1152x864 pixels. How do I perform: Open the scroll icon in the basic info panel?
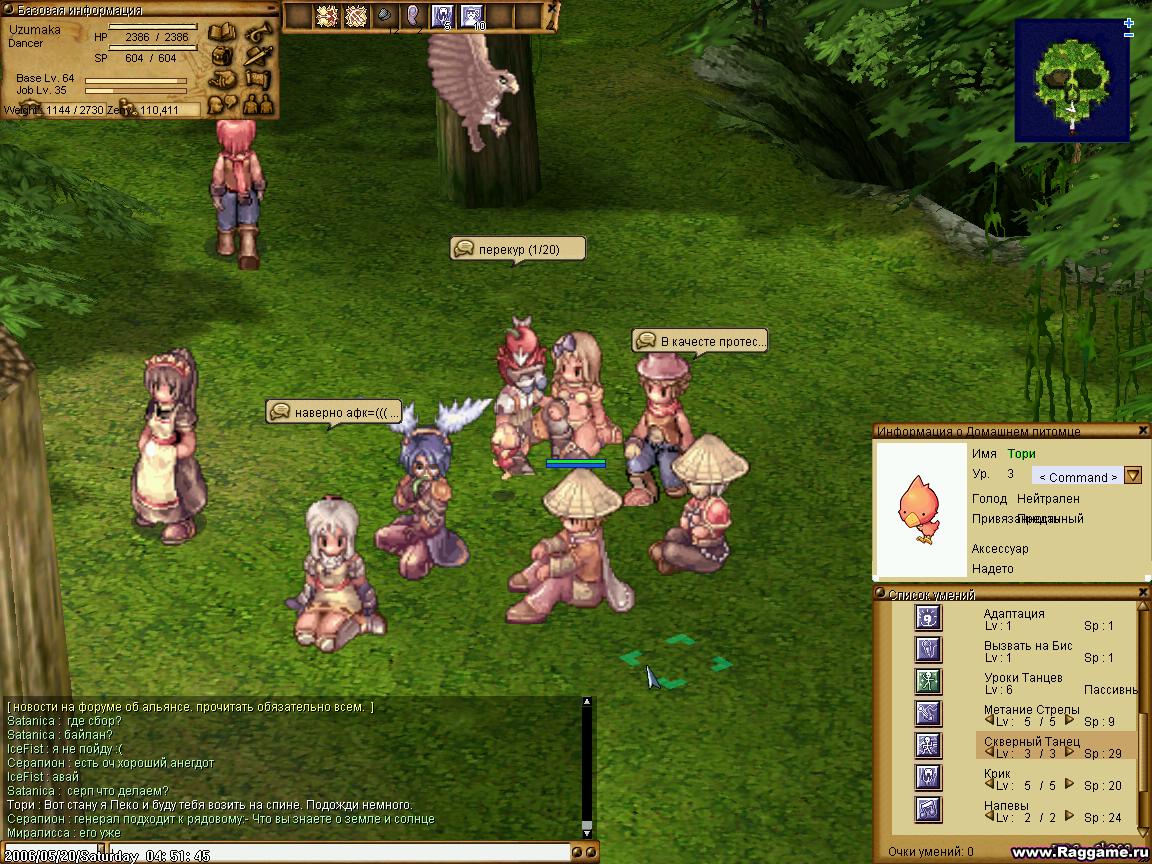point(258,78)
